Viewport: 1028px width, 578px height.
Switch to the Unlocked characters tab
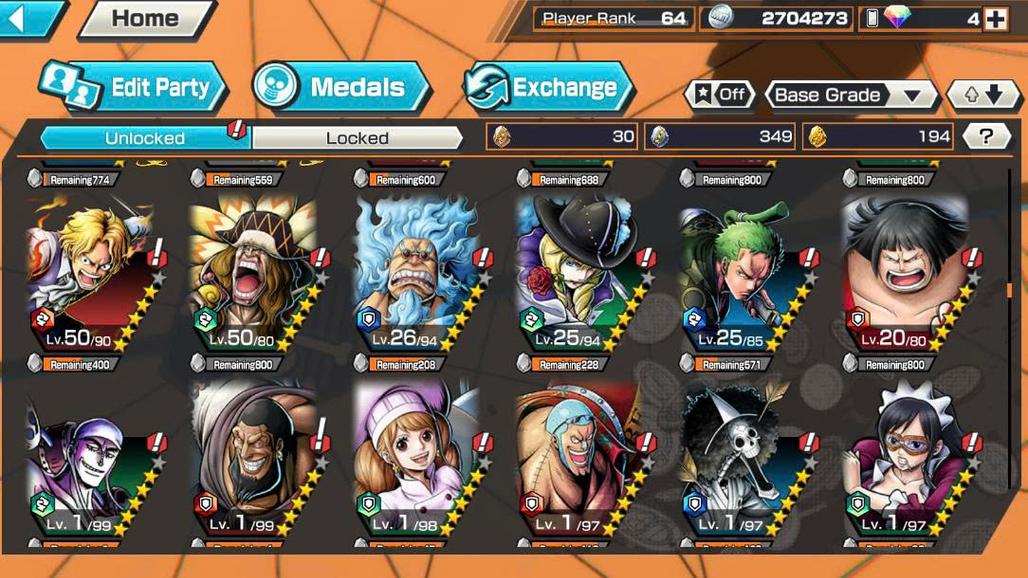point(145,137)
